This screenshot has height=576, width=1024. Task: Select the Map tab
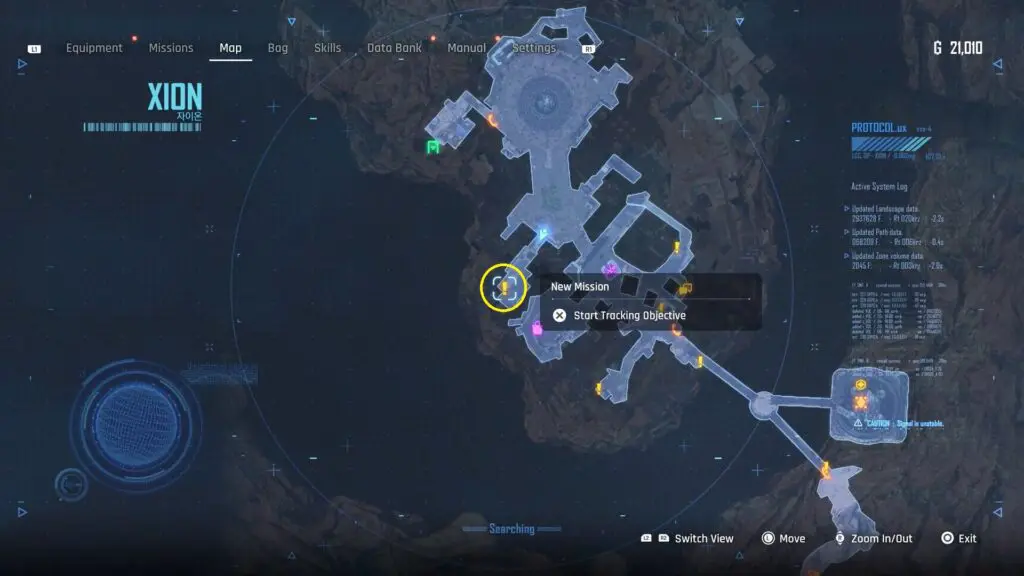(230, 48)
